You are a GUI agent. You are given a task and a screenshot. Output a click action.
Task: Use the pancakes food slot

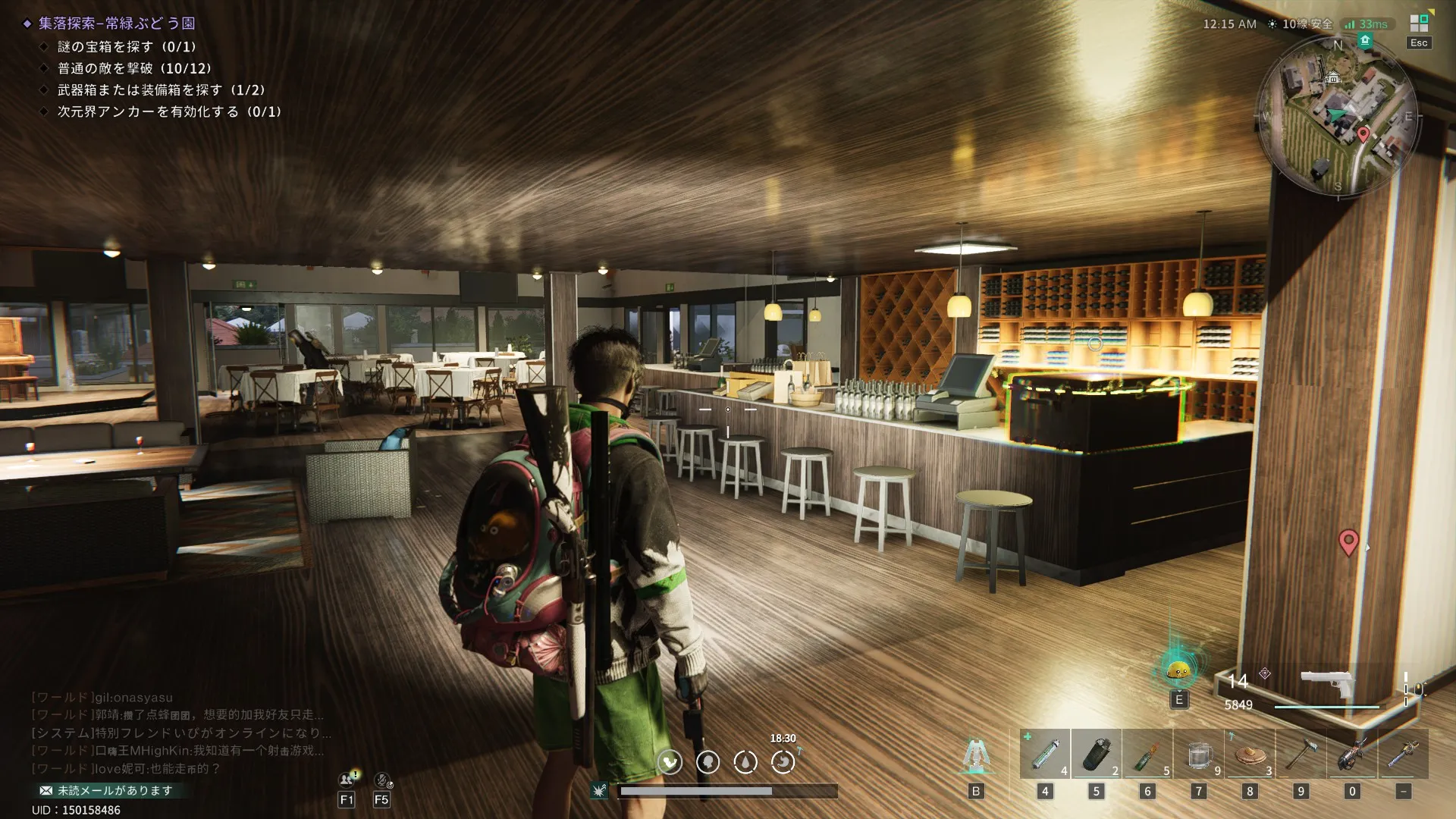click(x=1250, y=755)
